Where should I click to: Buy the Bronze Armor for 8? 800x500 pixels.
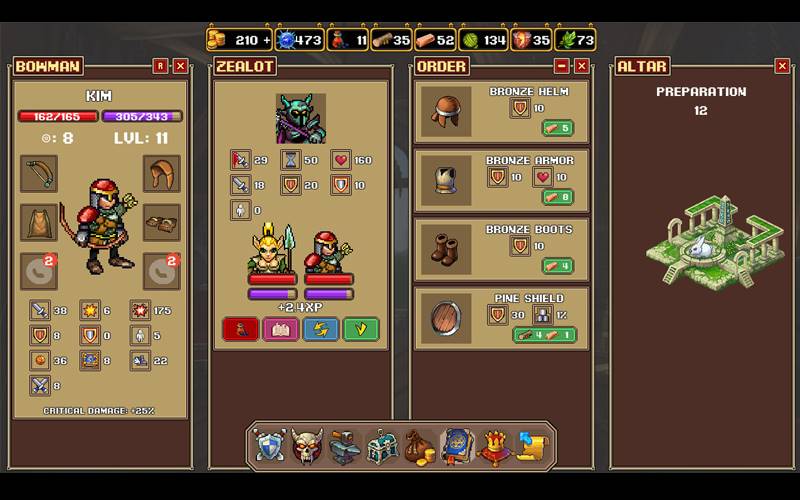[557, 197]
